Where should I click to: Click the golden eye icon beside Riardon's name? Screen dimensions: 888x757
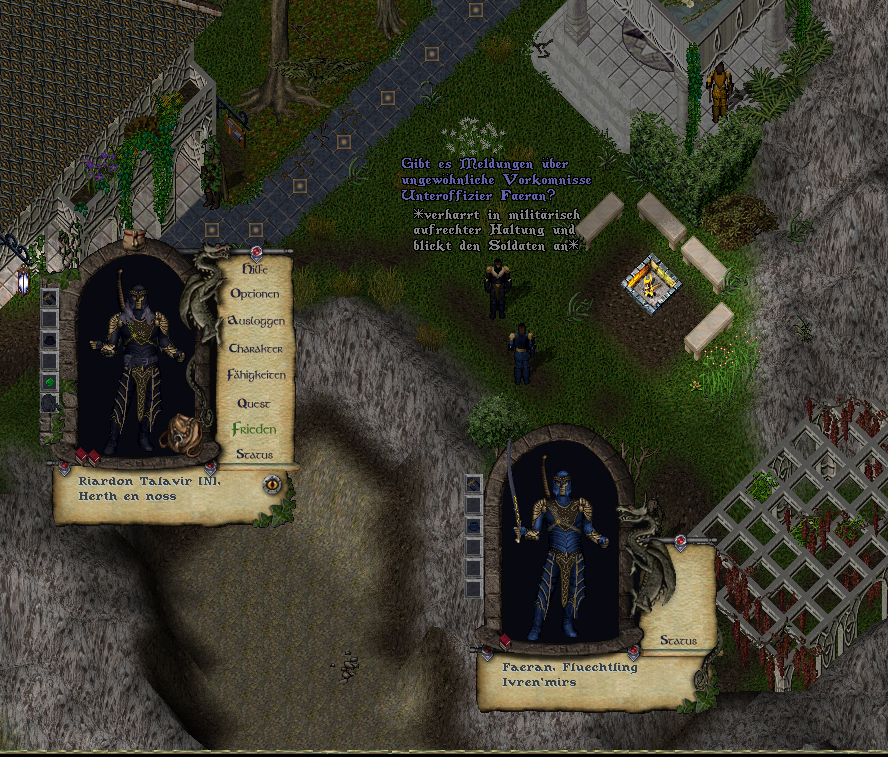point(271,484)
